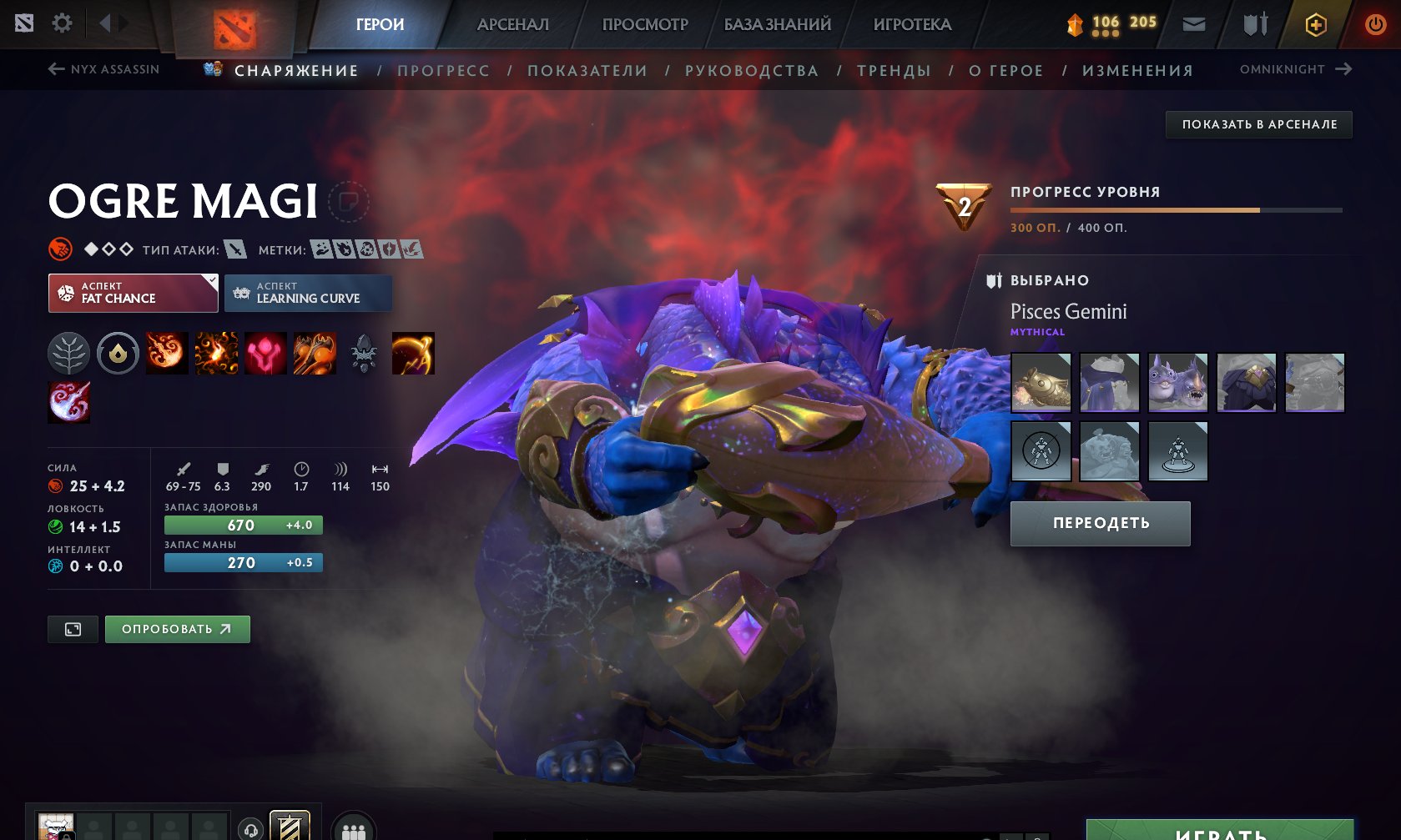Select the Fireblast ability icon

(x=167, y=353)
